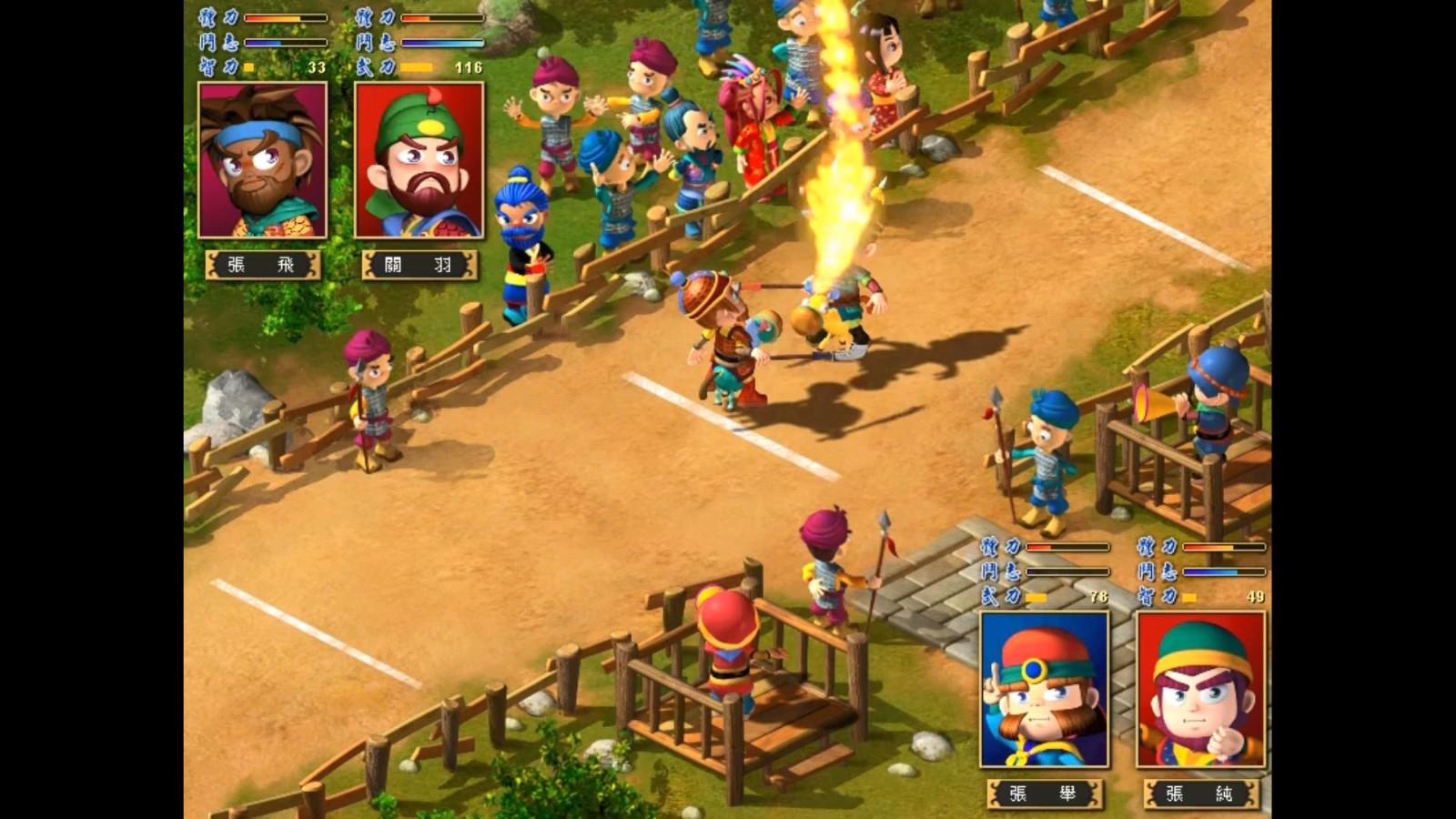Choose the 張純 portrait on the red background

1200,690
